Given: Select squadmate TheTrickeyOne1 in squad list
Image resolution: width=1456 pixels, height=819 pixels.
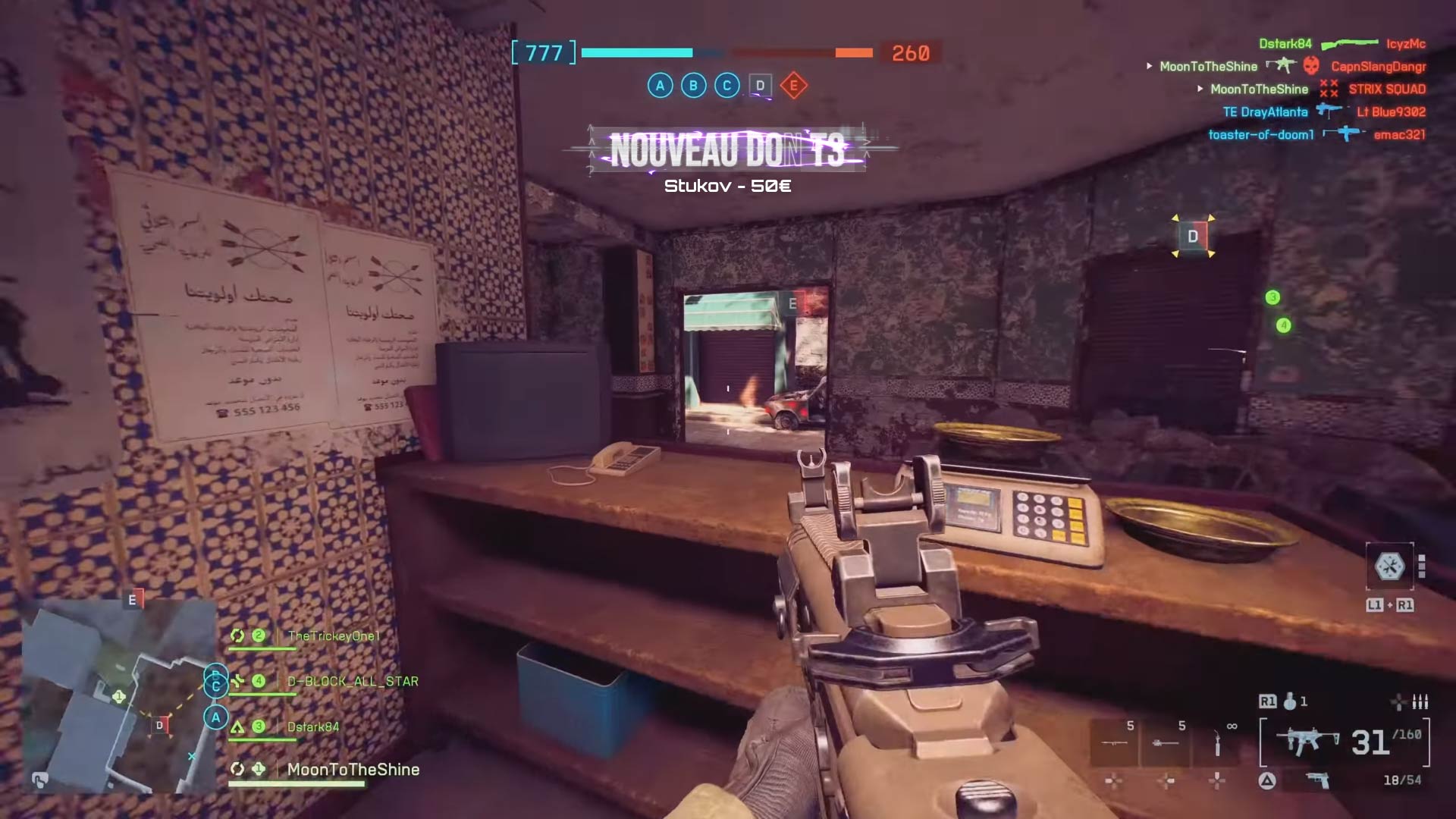Looking at the screenshot, I should pos(333,636).
